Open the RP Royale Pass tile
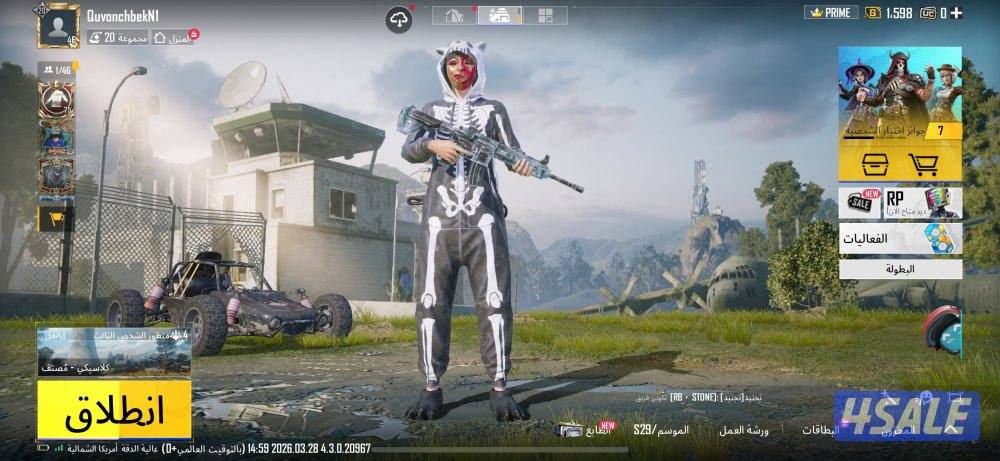Screen dimensions: 1000x461 [x=920, y=201]
